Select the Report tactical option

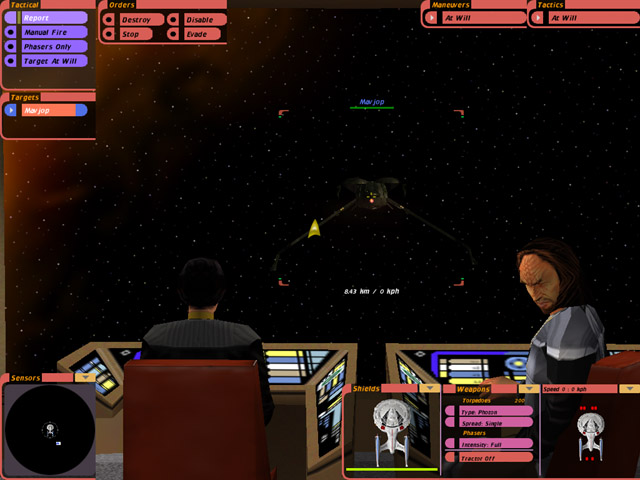click(51, 18)
